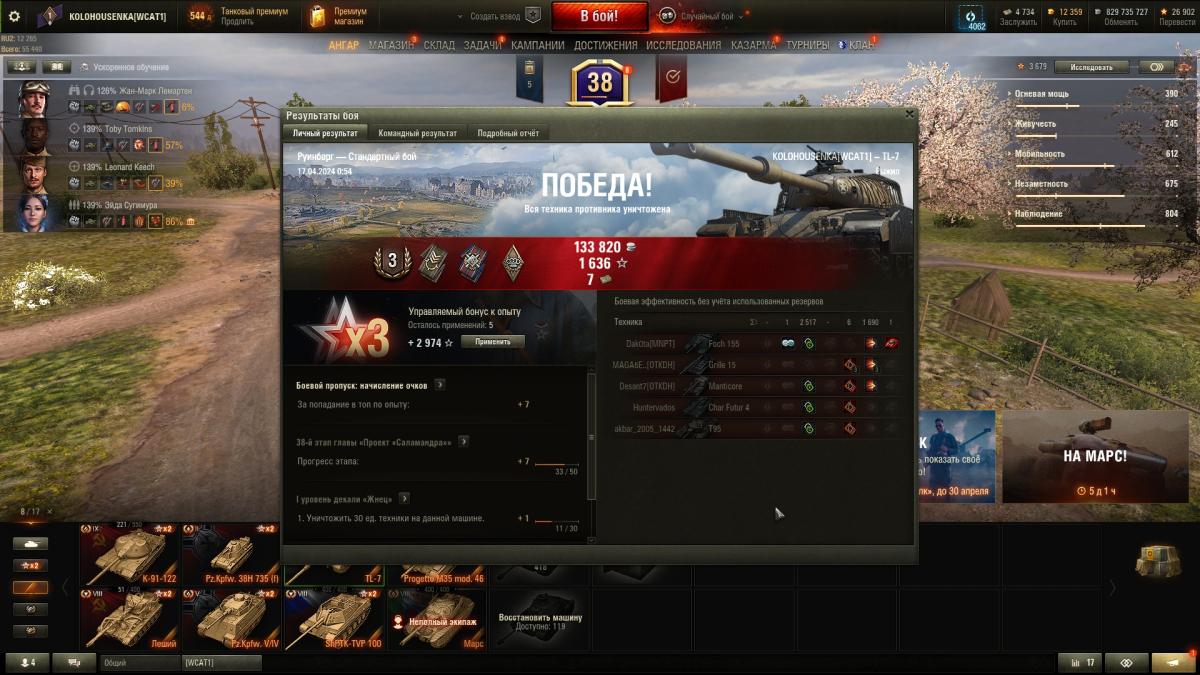Open the ТУРНИРЫ section
This screenshot has width=1200, height=675.
click(x=808, y=45)
